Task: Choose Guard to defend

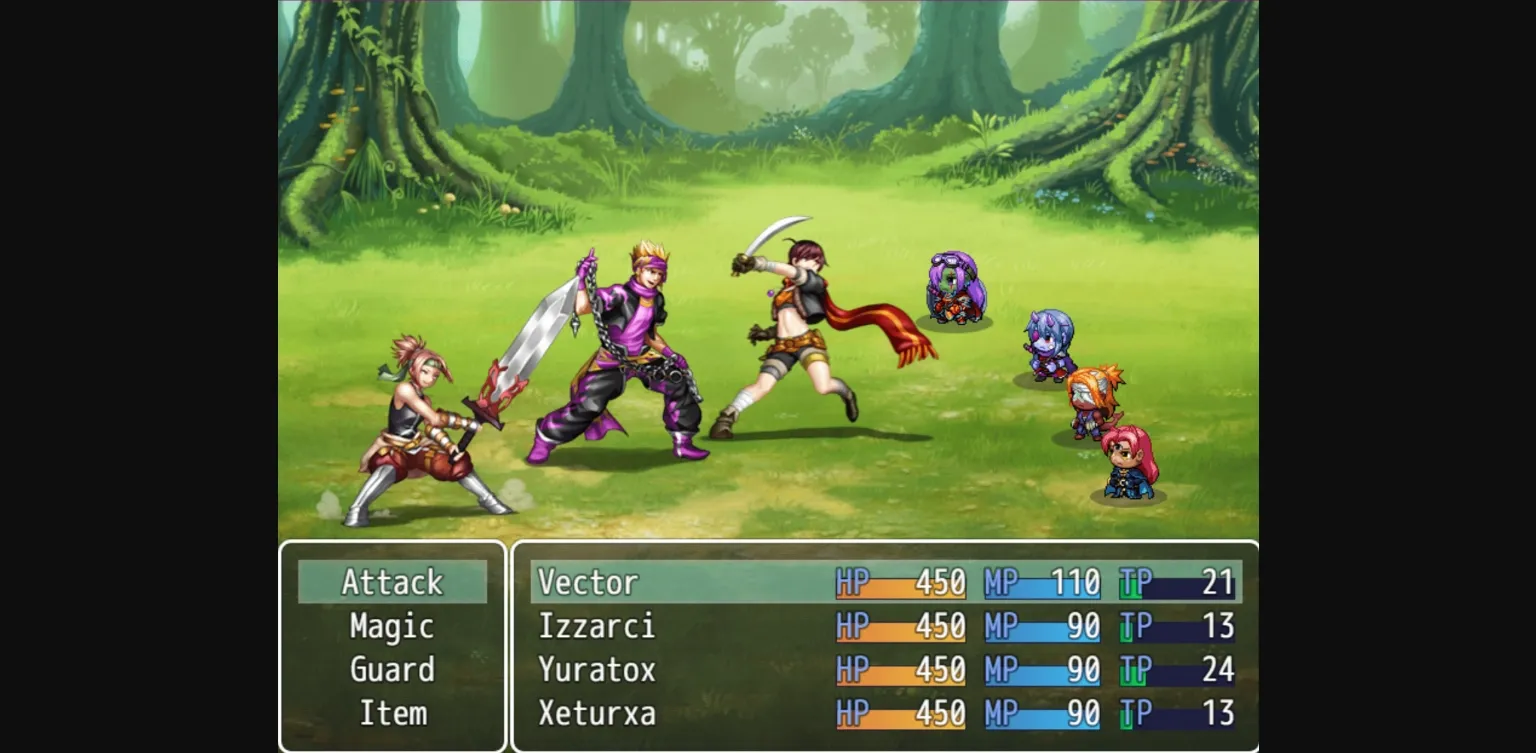Action: 392,669
